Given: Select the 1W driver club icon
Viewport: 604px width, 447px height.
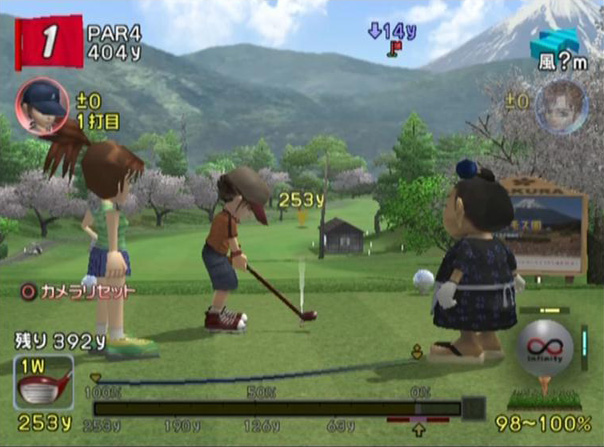Looking at the screenshot, I should (x=43, y=382).
